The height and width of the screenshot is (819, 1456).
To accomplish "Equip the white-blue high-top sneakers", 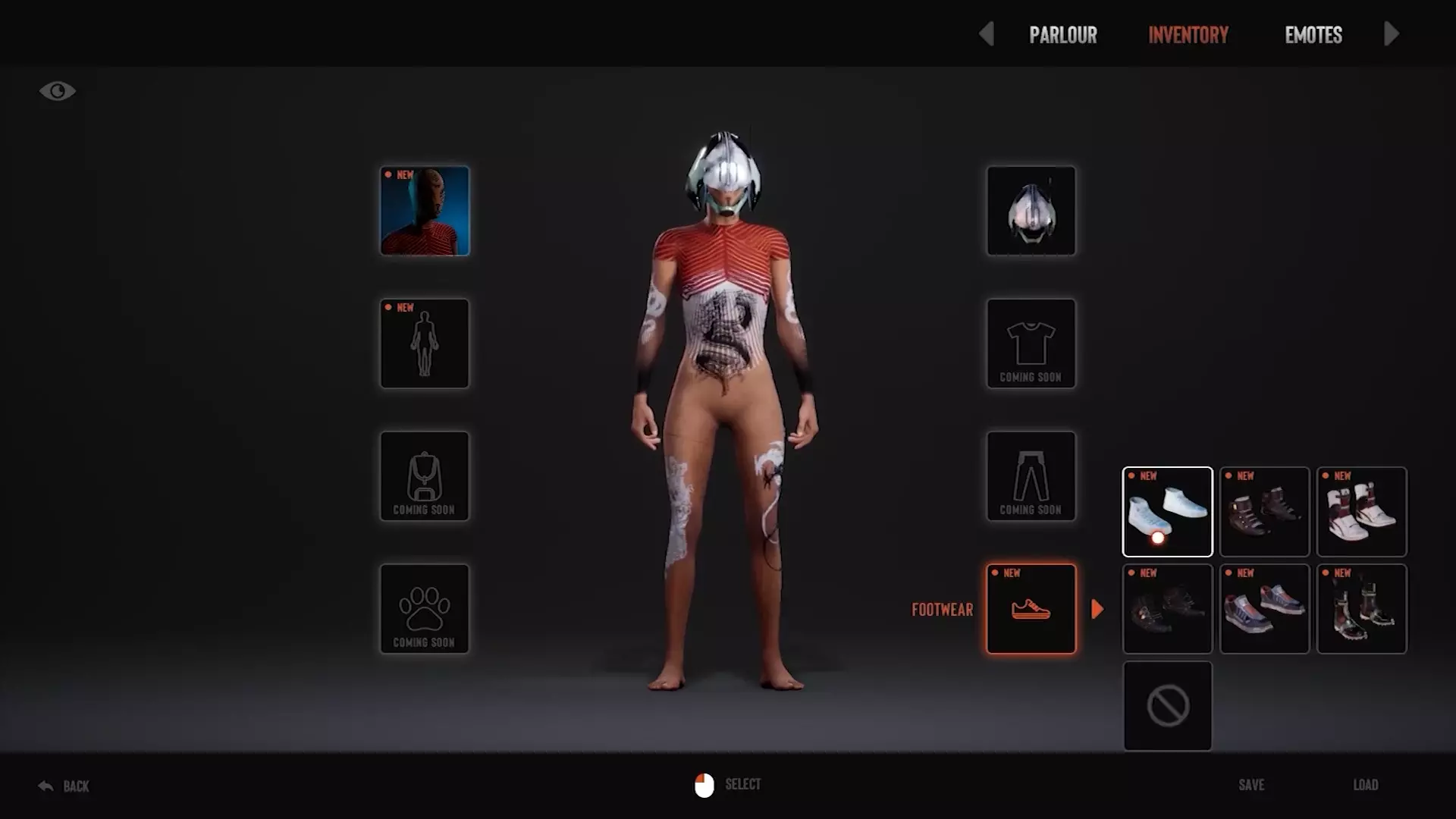I will pos(1167,512).
